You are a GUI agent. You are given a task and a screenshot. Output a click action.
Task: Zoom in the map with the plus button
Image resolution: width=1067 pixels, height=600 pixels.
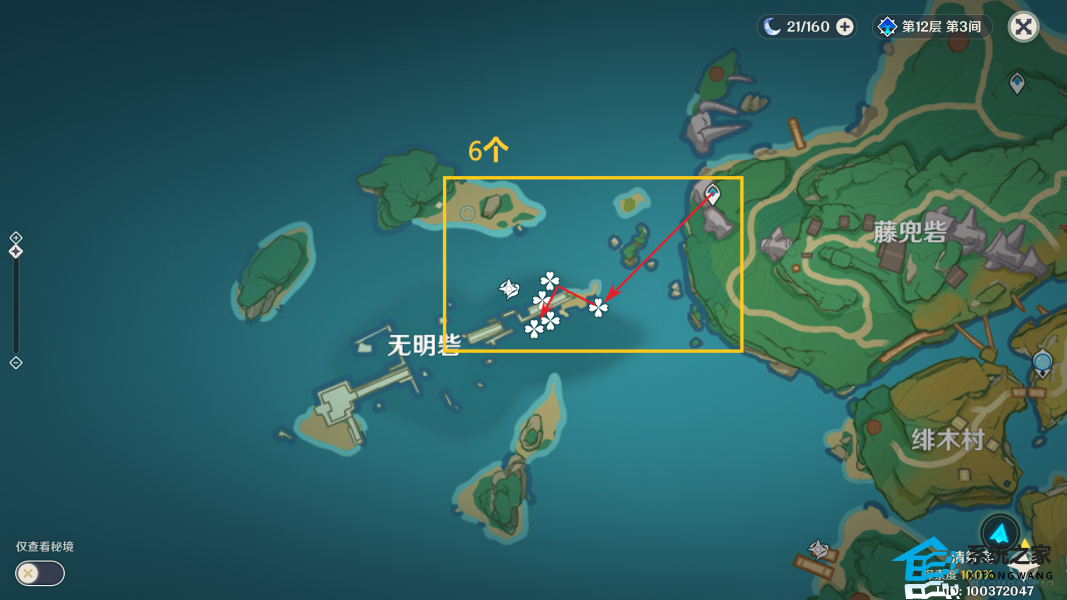pyautogui.click(x=16, y=238)
